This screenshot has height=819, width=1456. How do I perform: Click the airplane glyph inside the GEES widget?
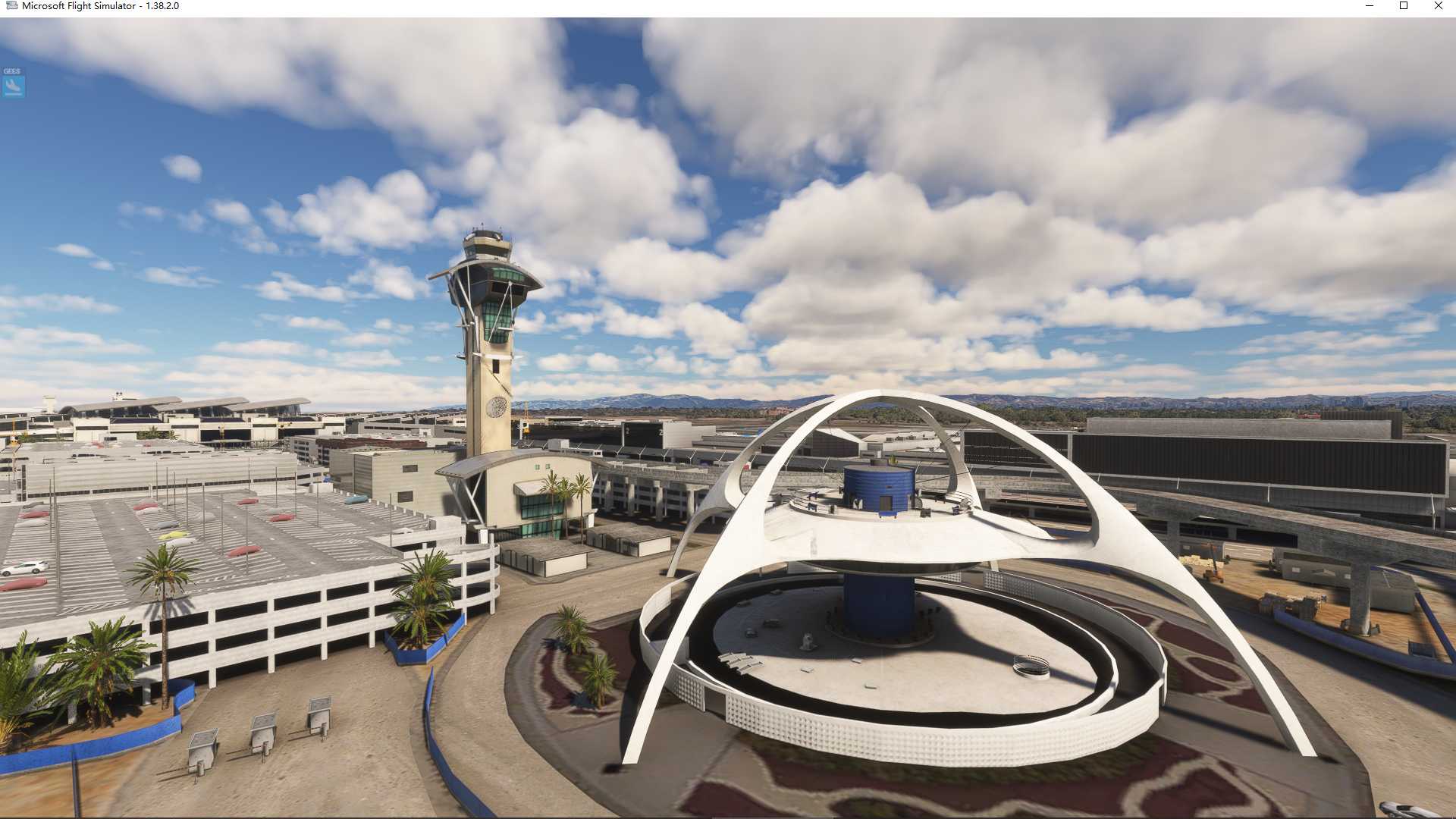[x=12, y=84]
